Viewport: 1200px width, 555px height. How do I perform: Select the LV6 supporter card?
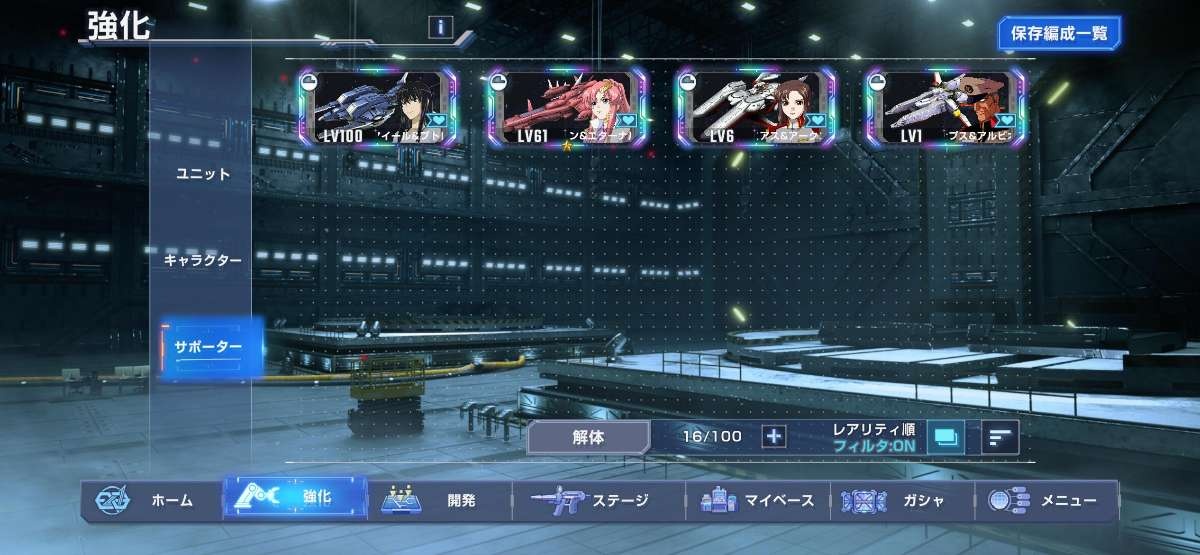tap(755, 108)
